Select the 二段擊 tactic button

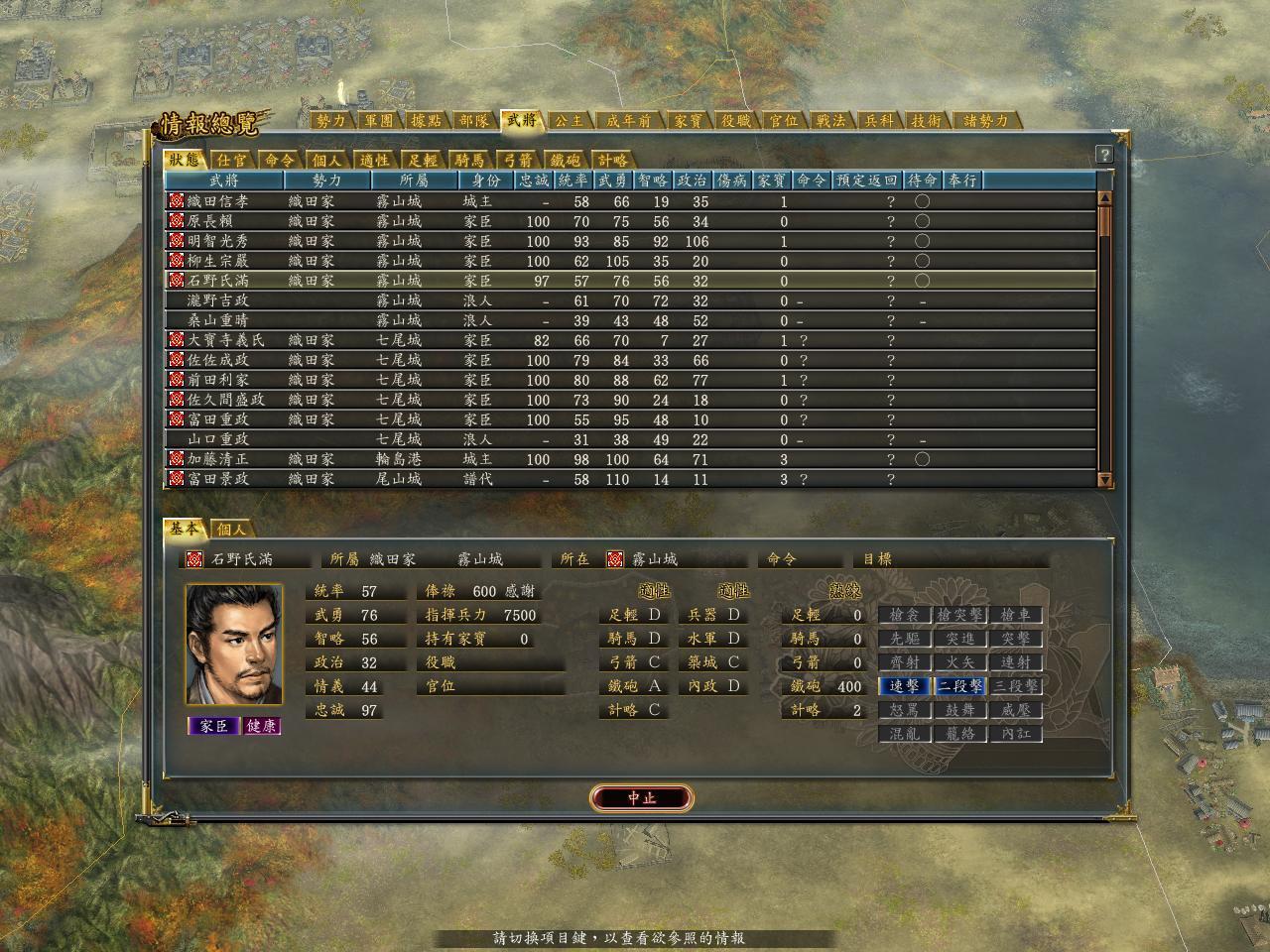(x=960, y=686)
